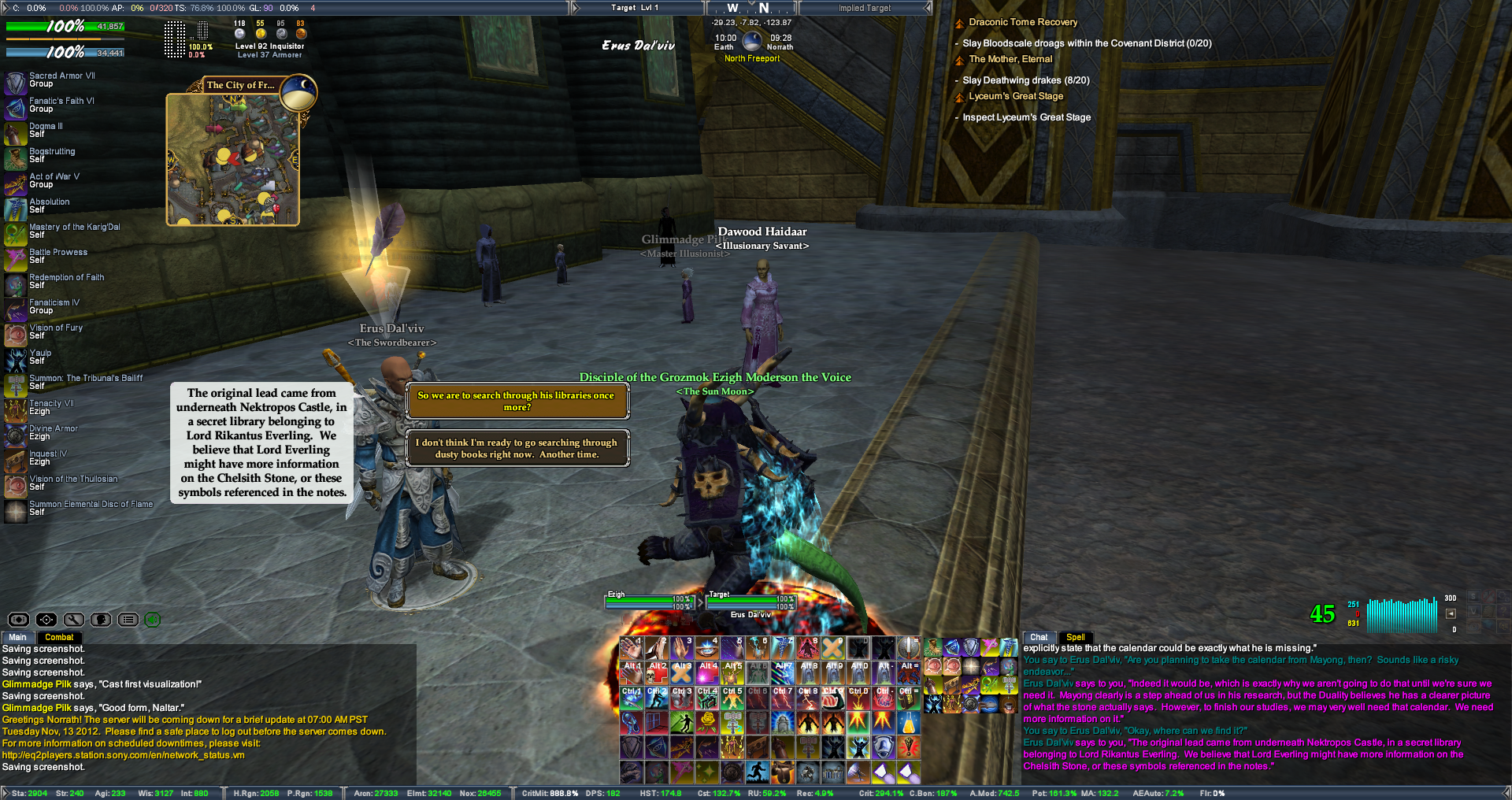Viewport: 1512px width, 800px height.
Task: Activate the skull and red cross Alt 2 ability
Action: pyautogui.click(x=657, y=672)
